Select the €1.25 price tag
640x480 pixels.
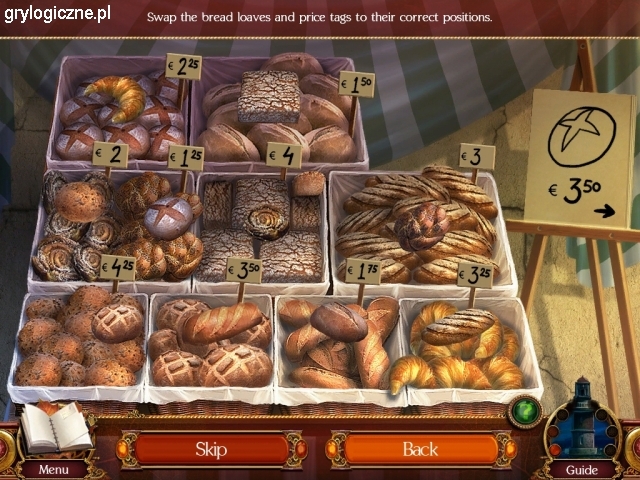coord(185,157)
